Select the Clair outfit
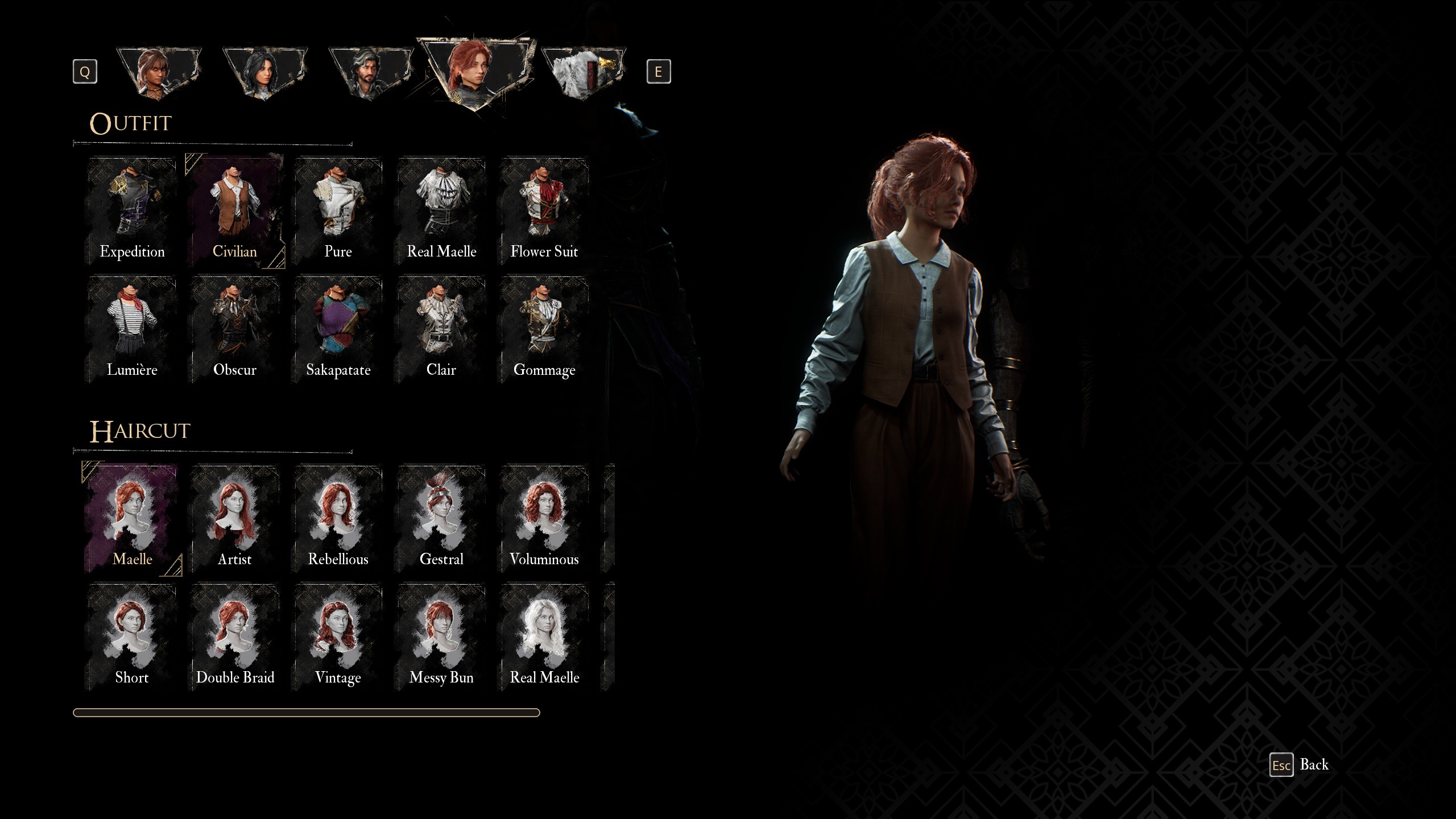The width and height of the screenshot is (1456, 819). [441, 329]
